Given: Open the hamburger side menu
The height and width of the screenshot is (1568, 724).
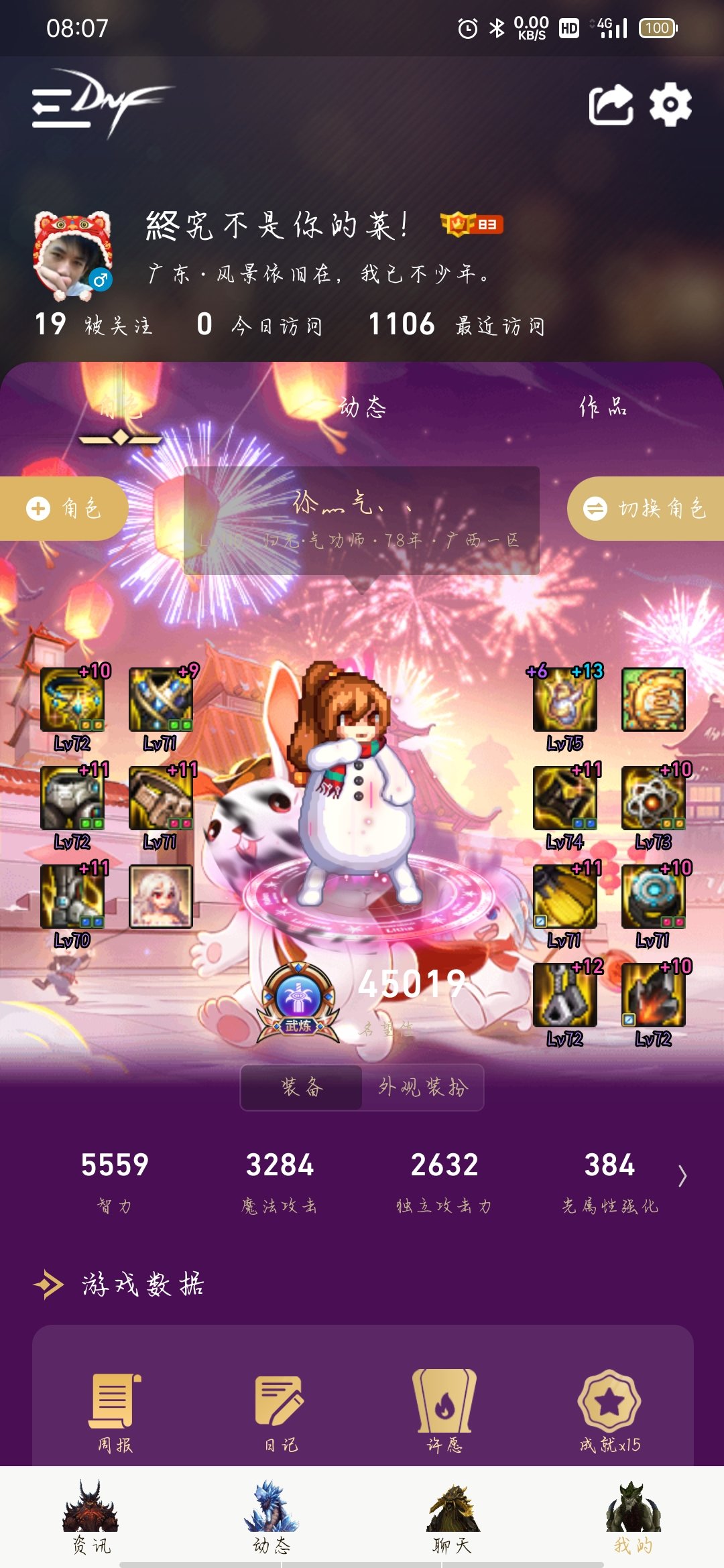Looking at the screenshot, I should (x=60, y=107).
